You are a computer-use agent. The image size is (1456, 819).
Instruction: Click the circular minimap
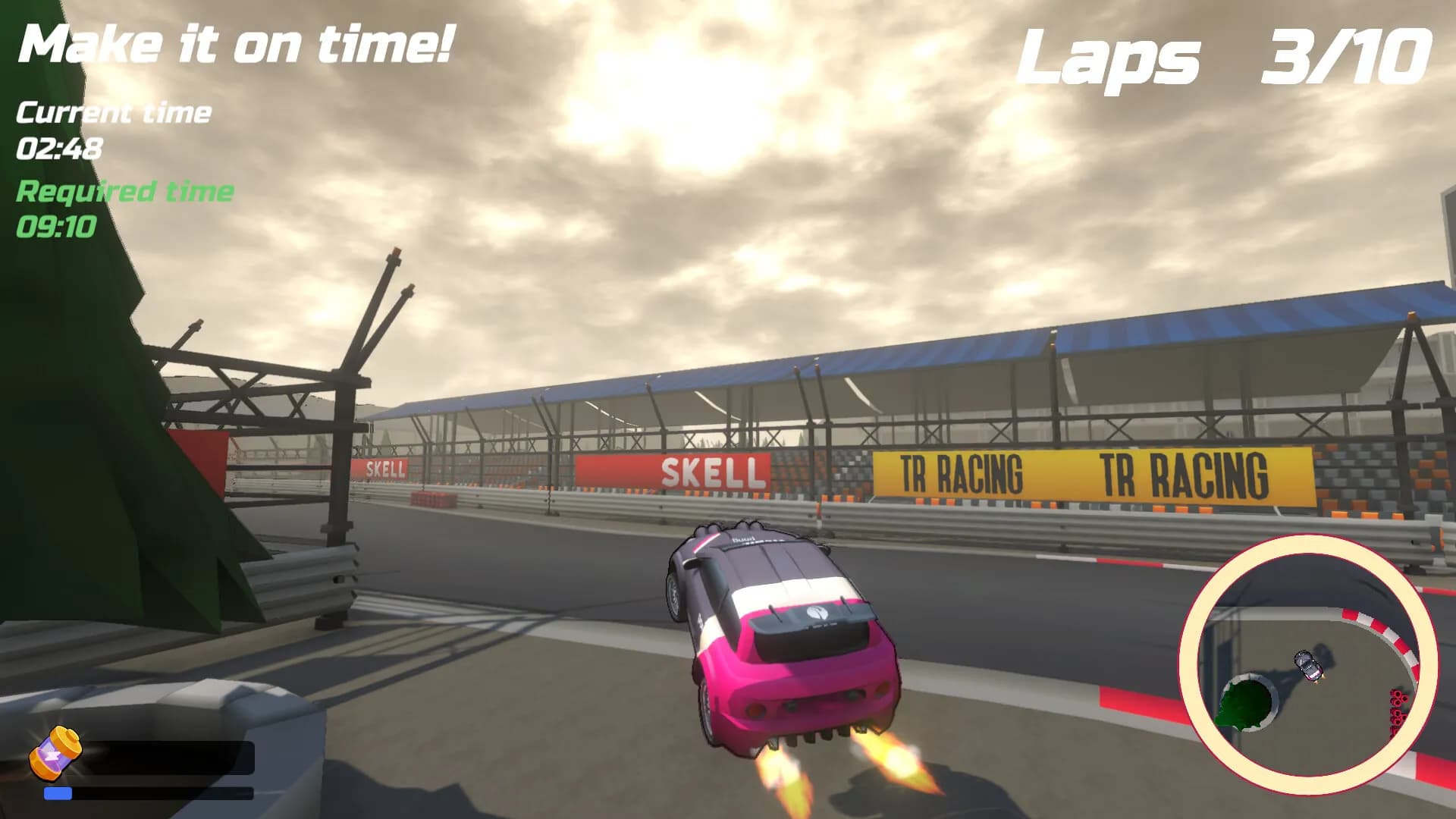(x=1307, y=665)
